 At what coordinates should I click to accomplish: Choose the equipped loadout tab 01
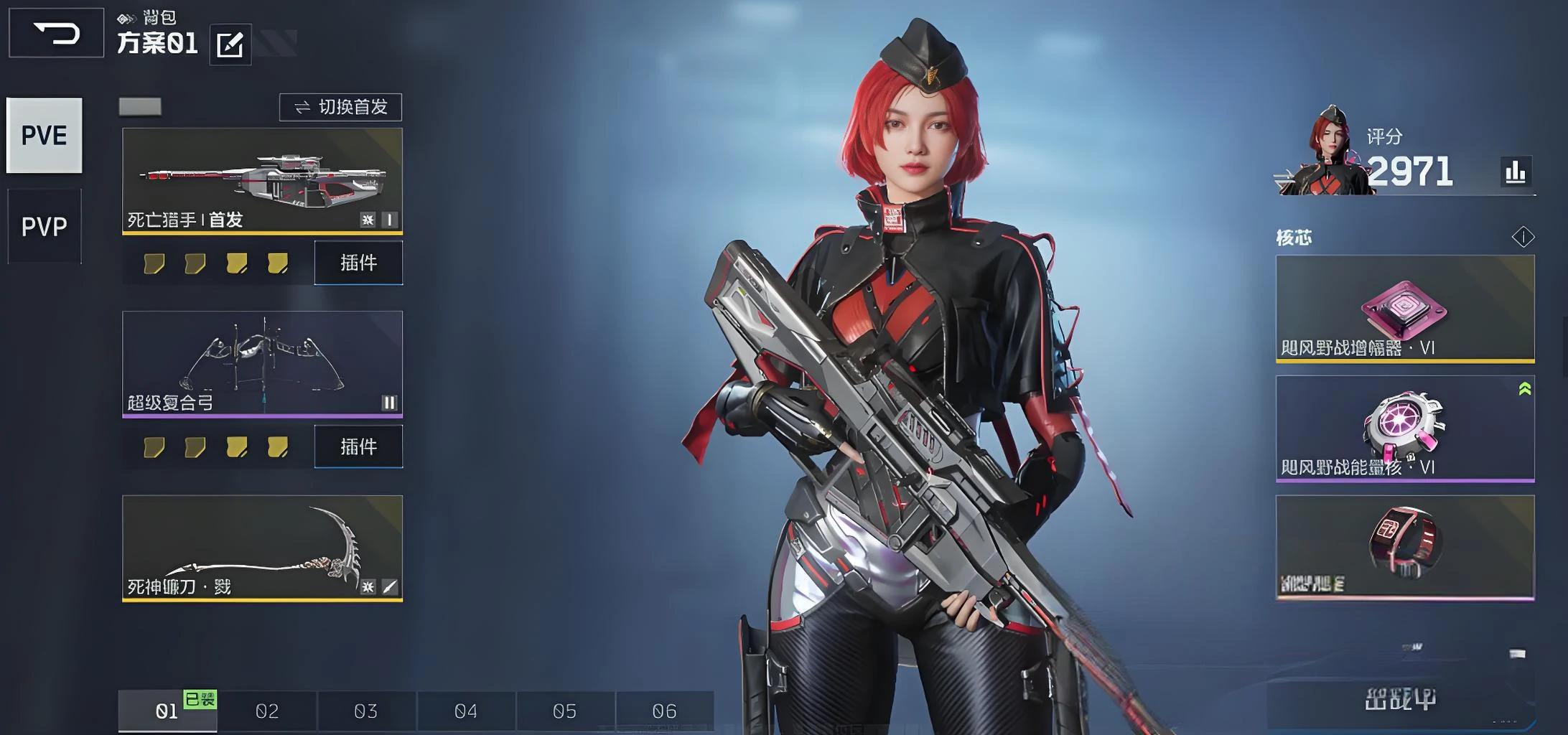click(x=167, y=711)
